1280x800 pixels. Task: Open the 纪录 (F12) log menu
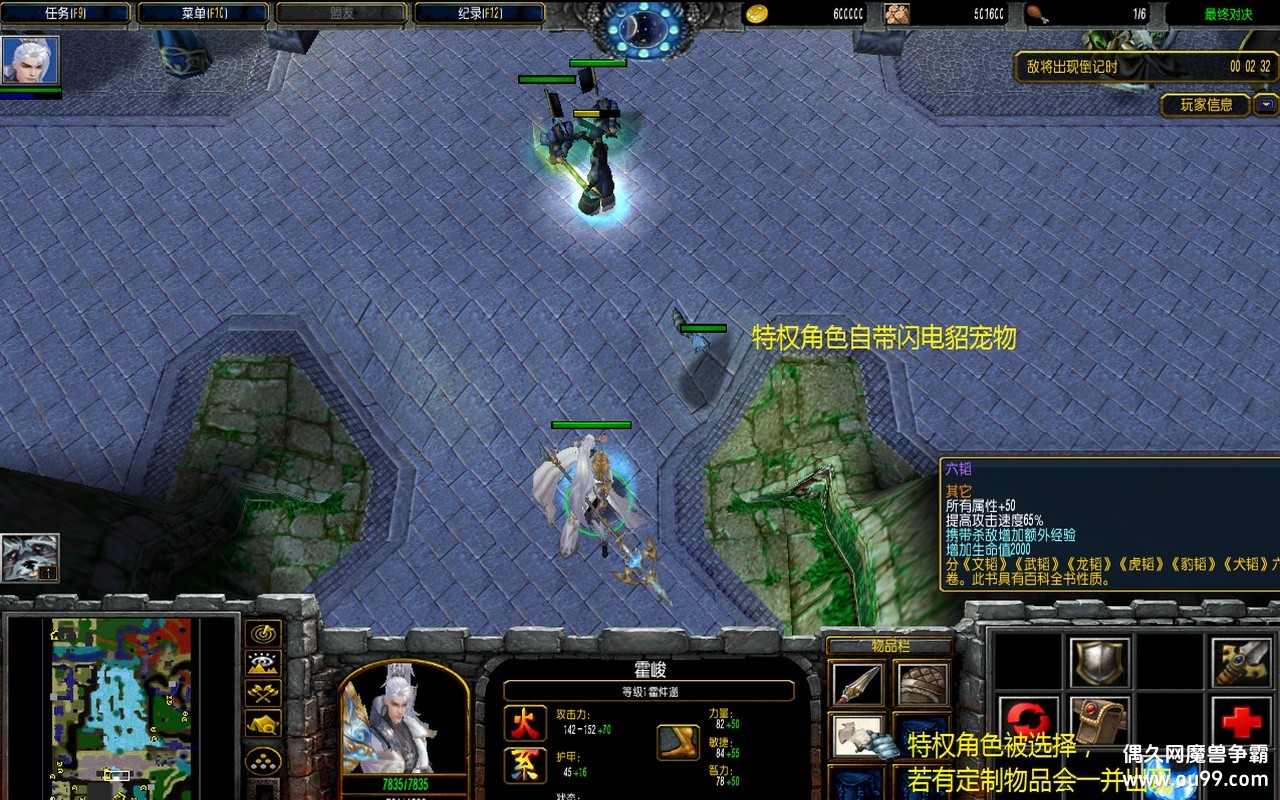pos(479,13)
